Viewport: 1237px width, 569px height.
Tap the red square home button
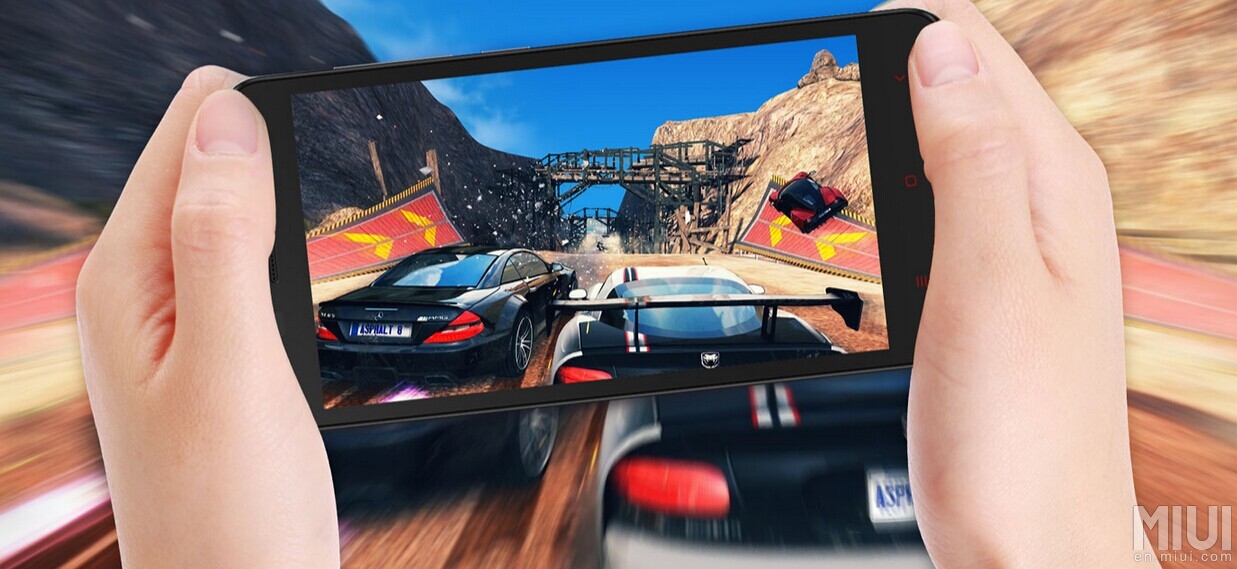(x=910, y=181)
